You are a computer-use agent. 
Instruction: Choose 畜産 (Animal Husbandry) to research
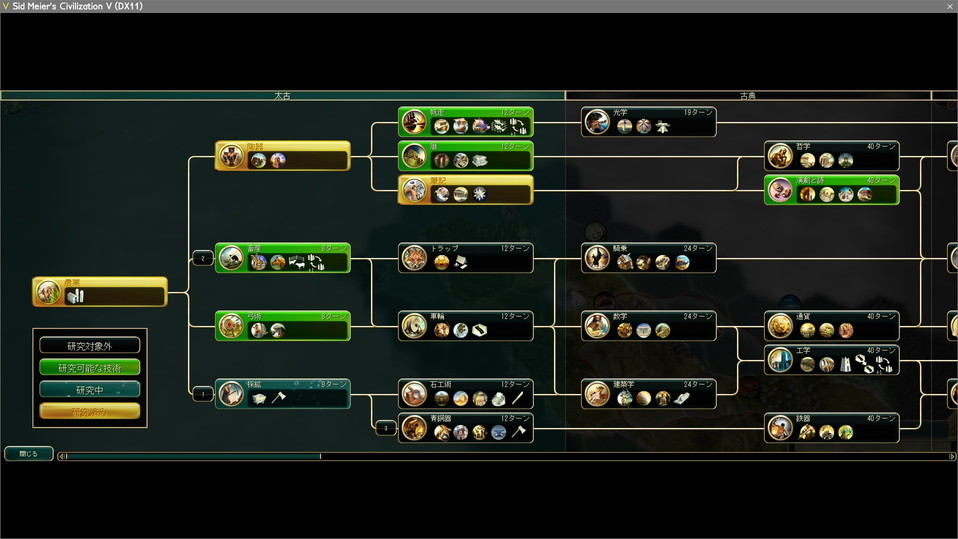point(283,258)
